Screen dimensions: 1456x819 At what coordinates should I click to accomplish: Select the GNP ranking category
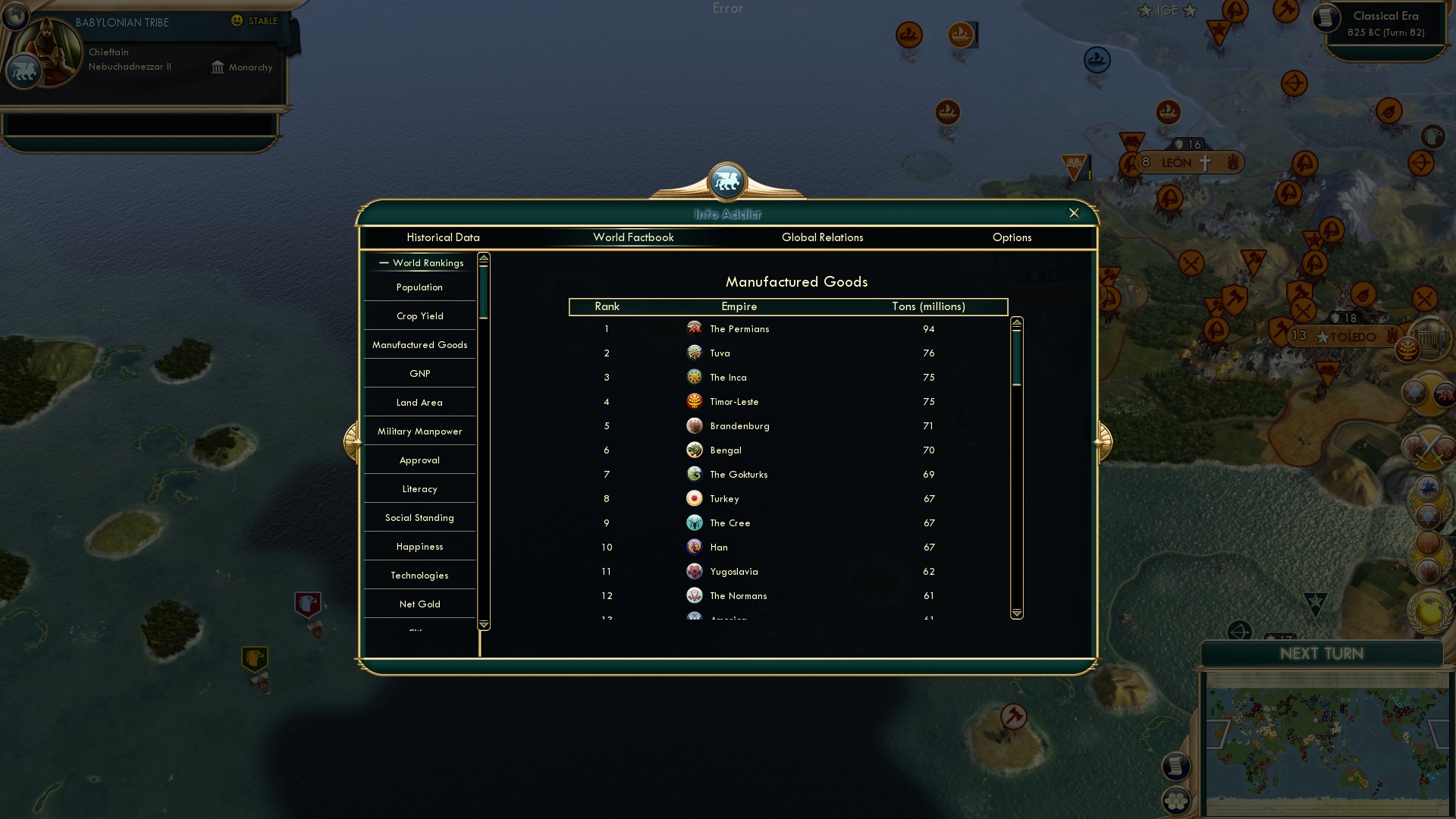tap(419, 373)
